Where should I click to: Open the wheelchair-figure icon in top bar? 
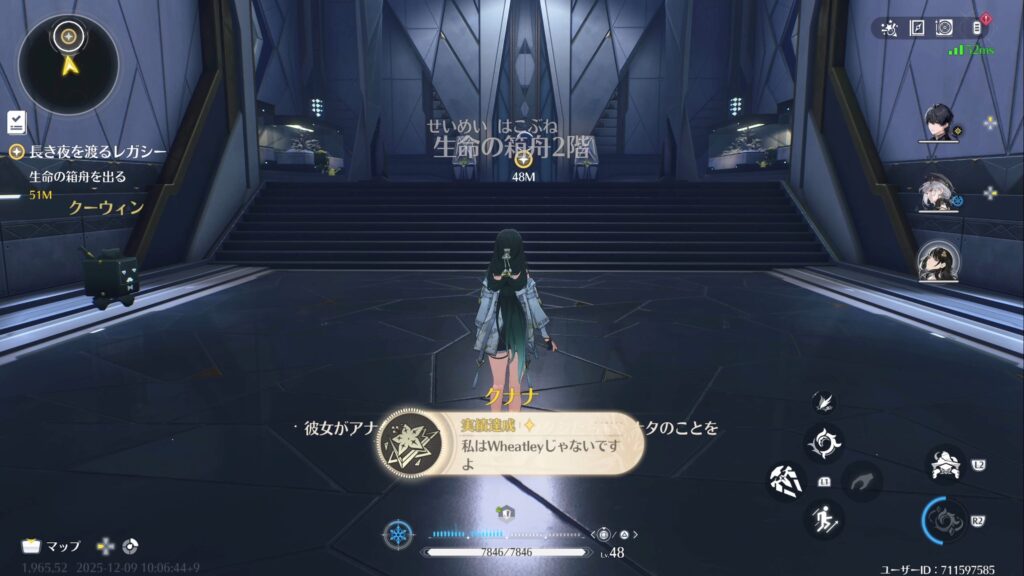pyautogui.click(x=889, y=28)
